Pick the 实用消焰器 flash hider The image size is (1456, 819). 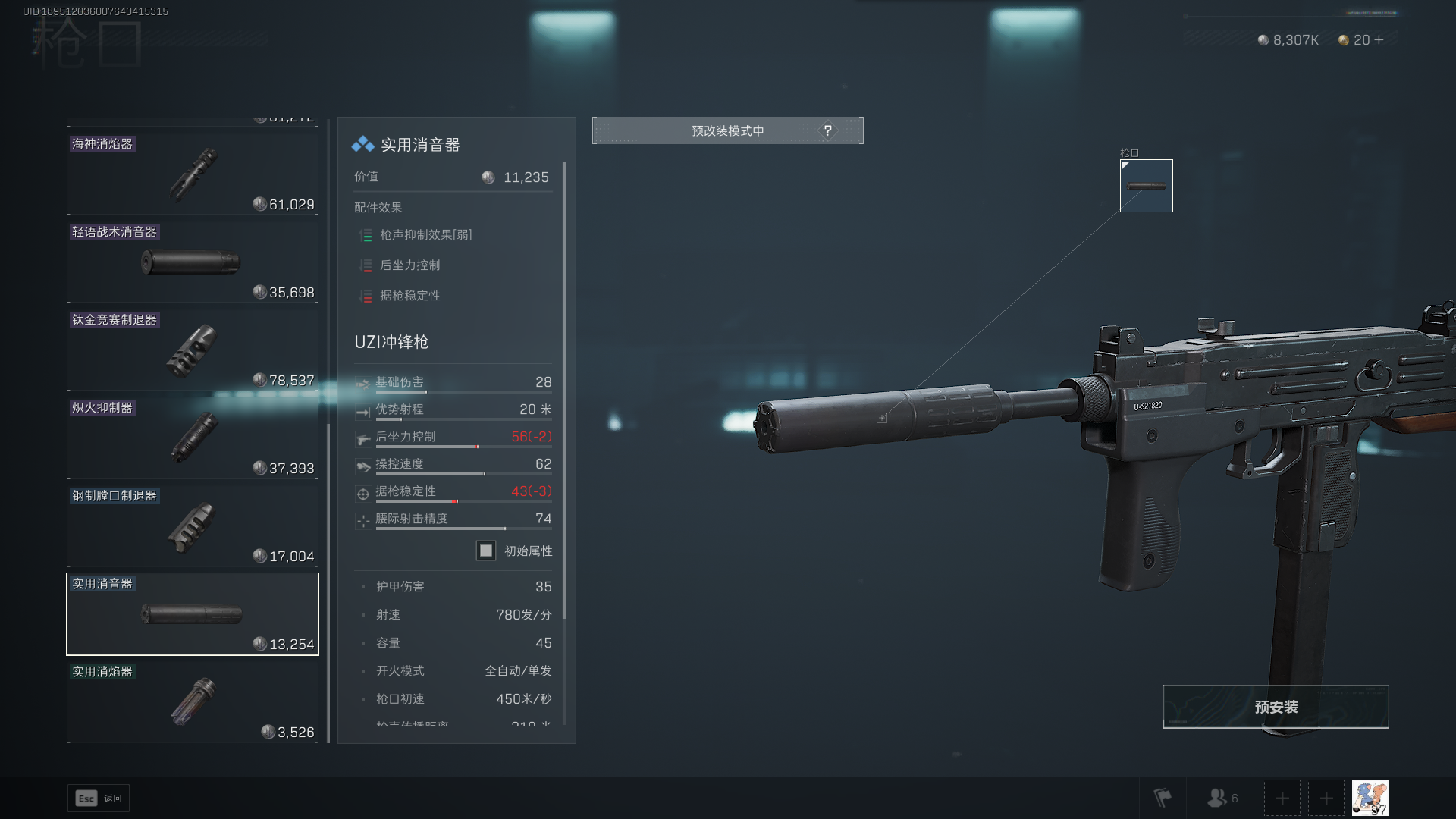pyautogui.click(x=193, y=702)
